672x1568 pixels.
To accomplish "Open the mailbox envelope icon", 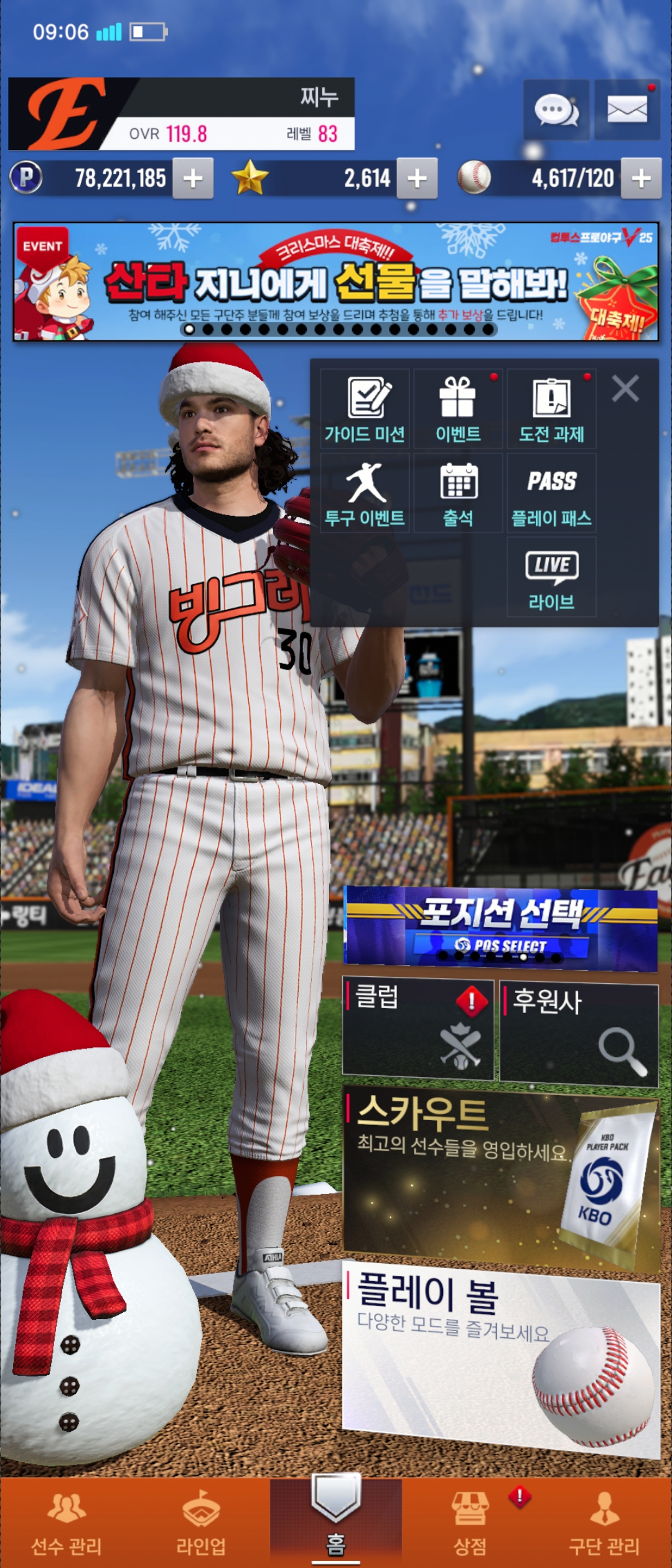I will (x=627, y=110).
